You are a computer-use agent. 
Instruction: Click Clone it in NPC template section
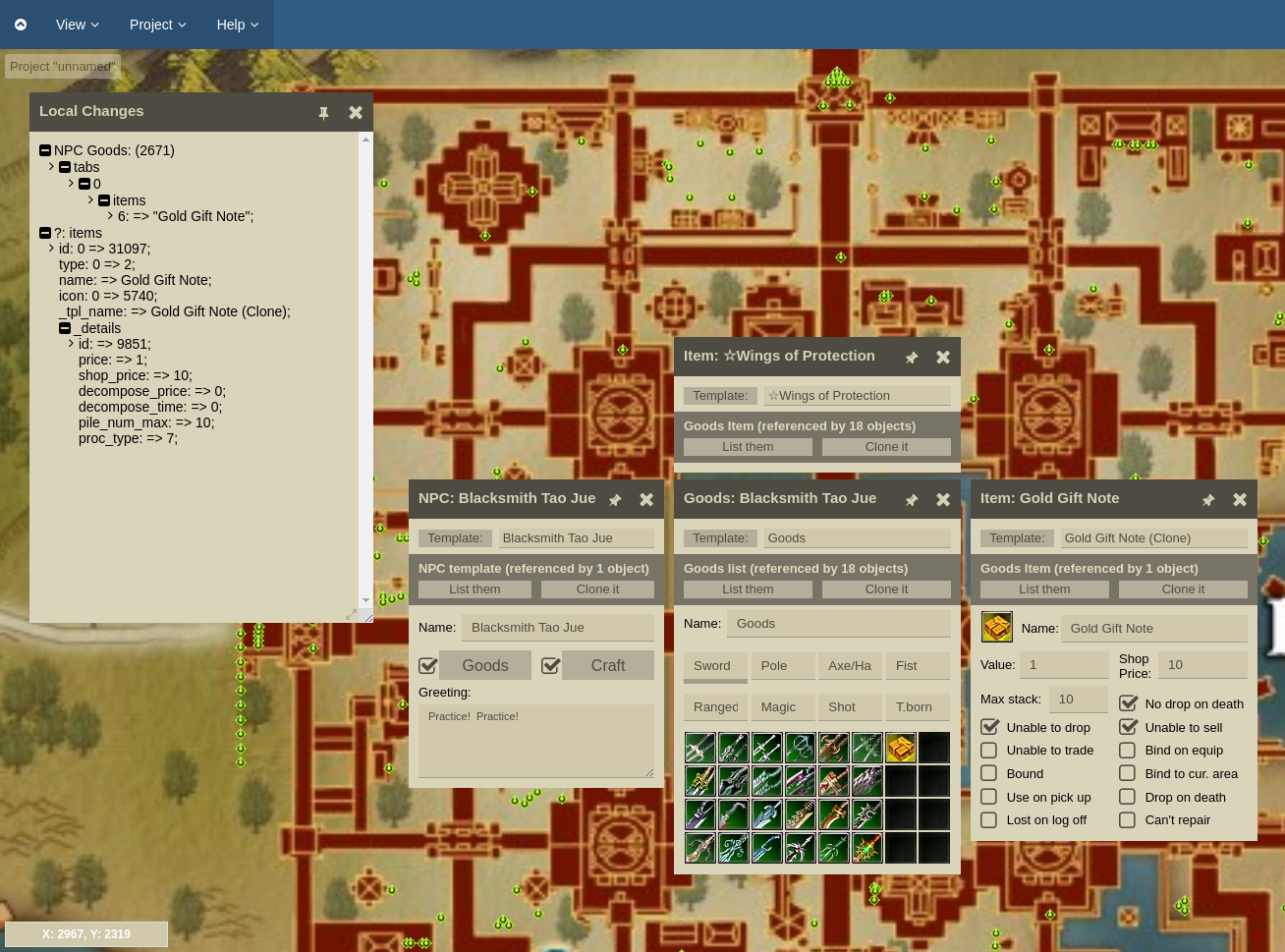tap(597, 589)
